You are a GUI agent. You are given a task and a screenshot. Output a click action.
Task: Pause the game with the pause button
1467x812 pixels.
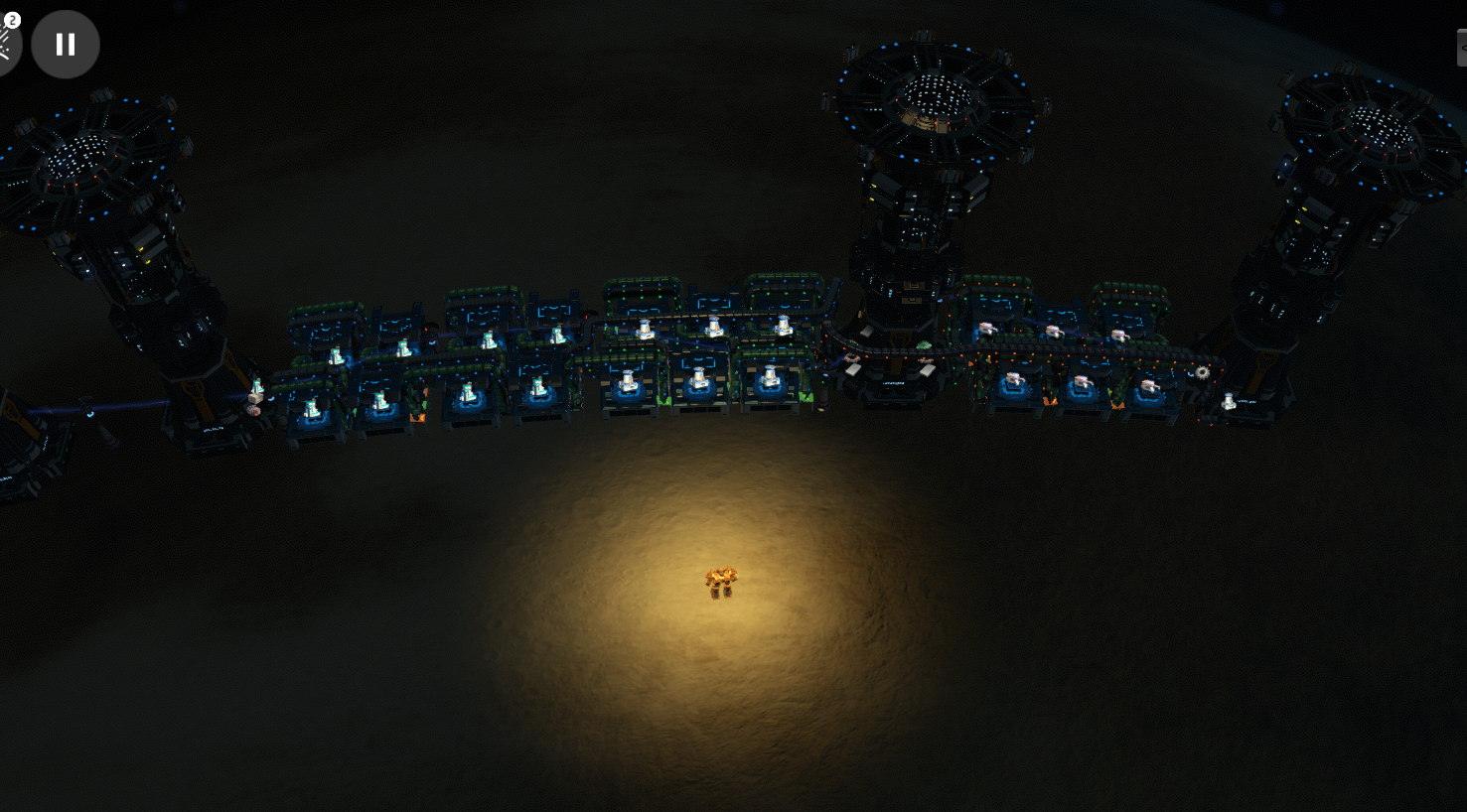click(66, 45)
